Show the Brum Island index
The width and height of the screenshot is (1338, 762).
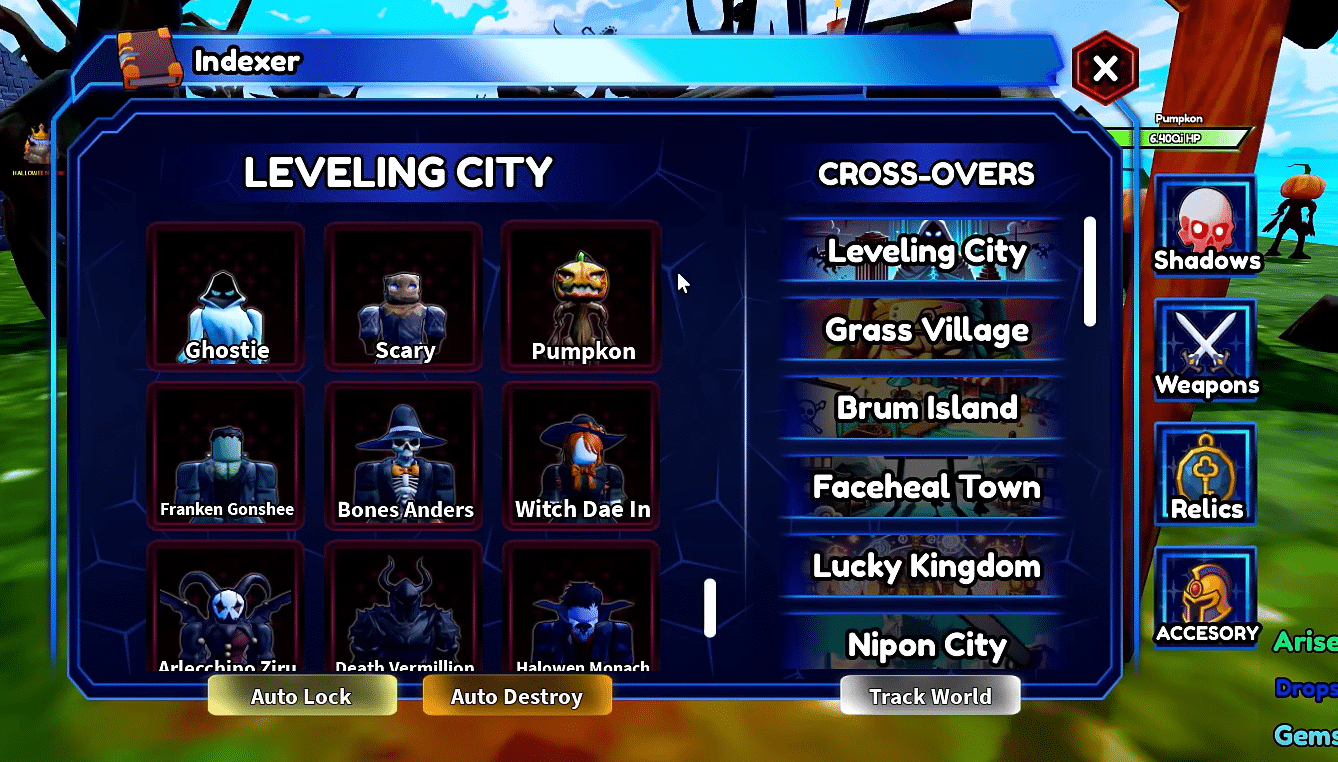926,408
